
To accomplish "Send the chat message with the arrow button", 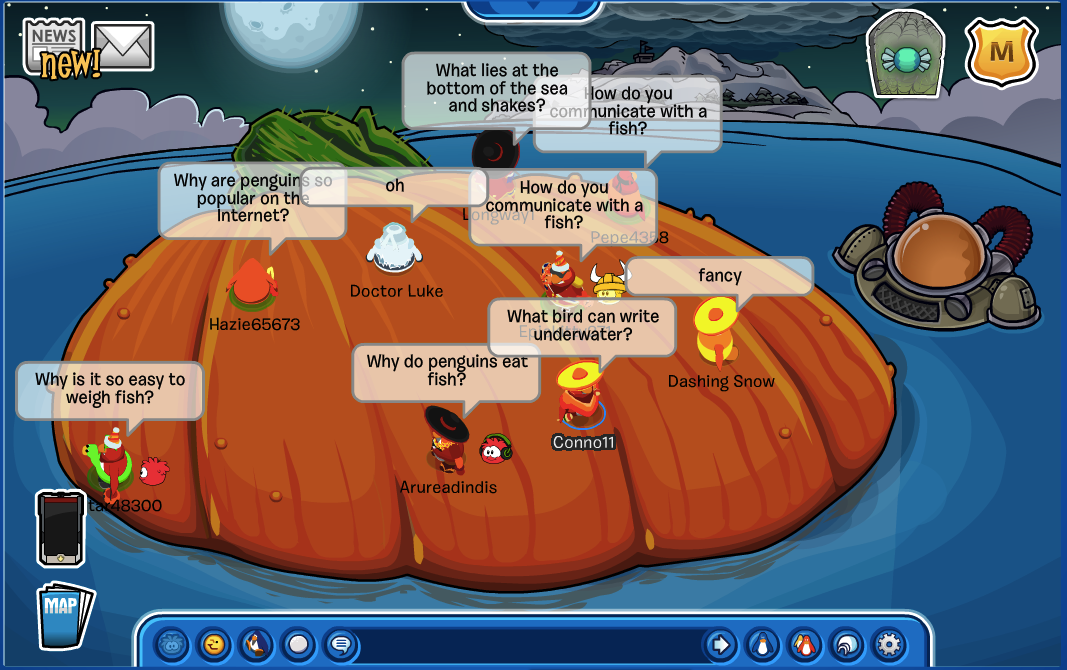I will point(720,644).
